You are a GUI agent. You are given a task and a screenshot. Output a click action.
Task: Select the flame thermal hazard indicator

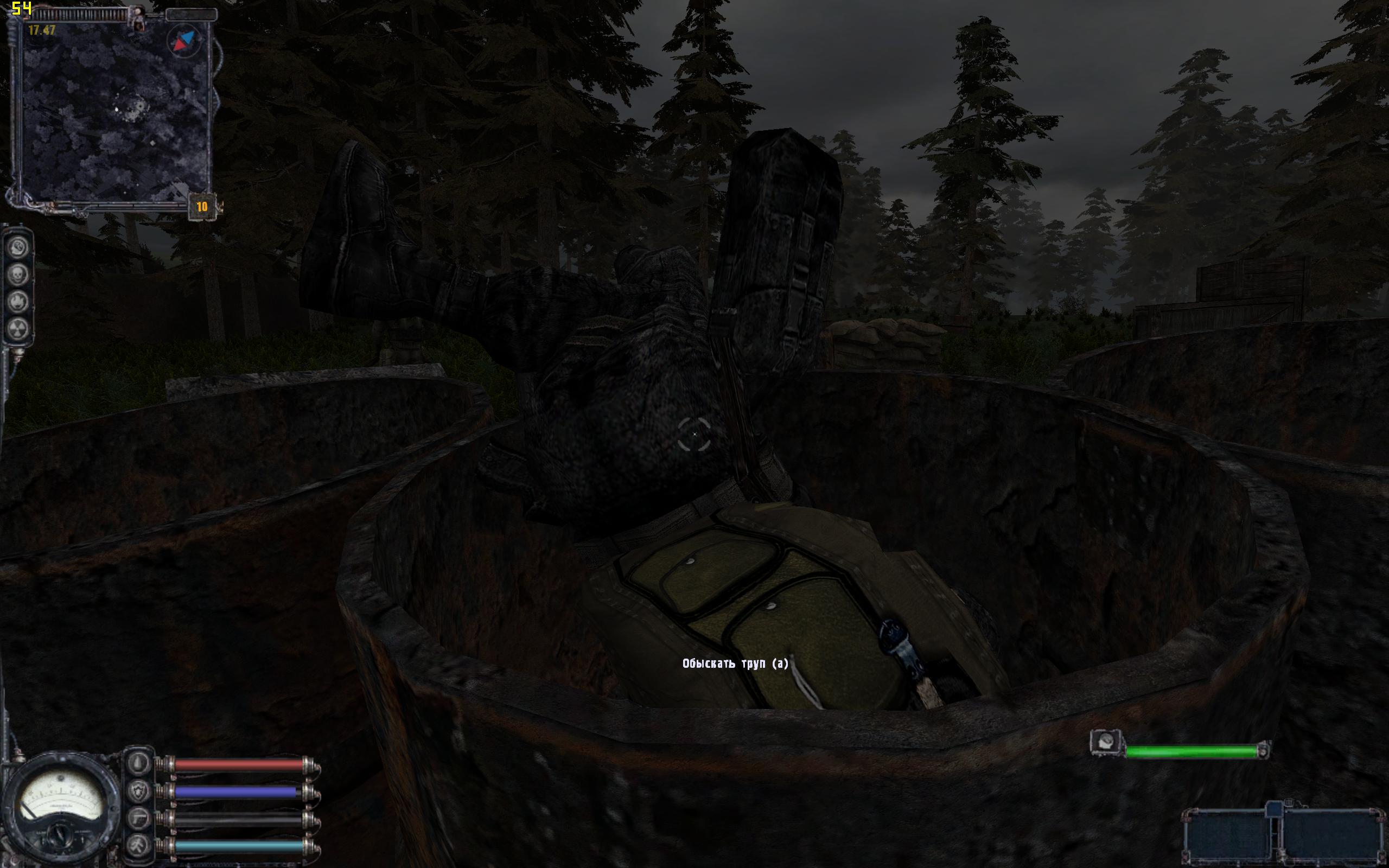point(19,302)
